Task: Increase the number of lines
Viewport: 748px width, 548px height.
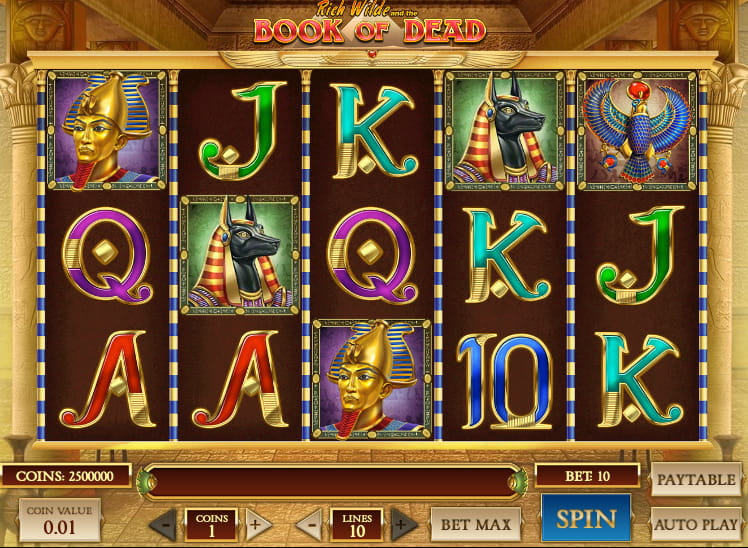Action: coord(403,523)
